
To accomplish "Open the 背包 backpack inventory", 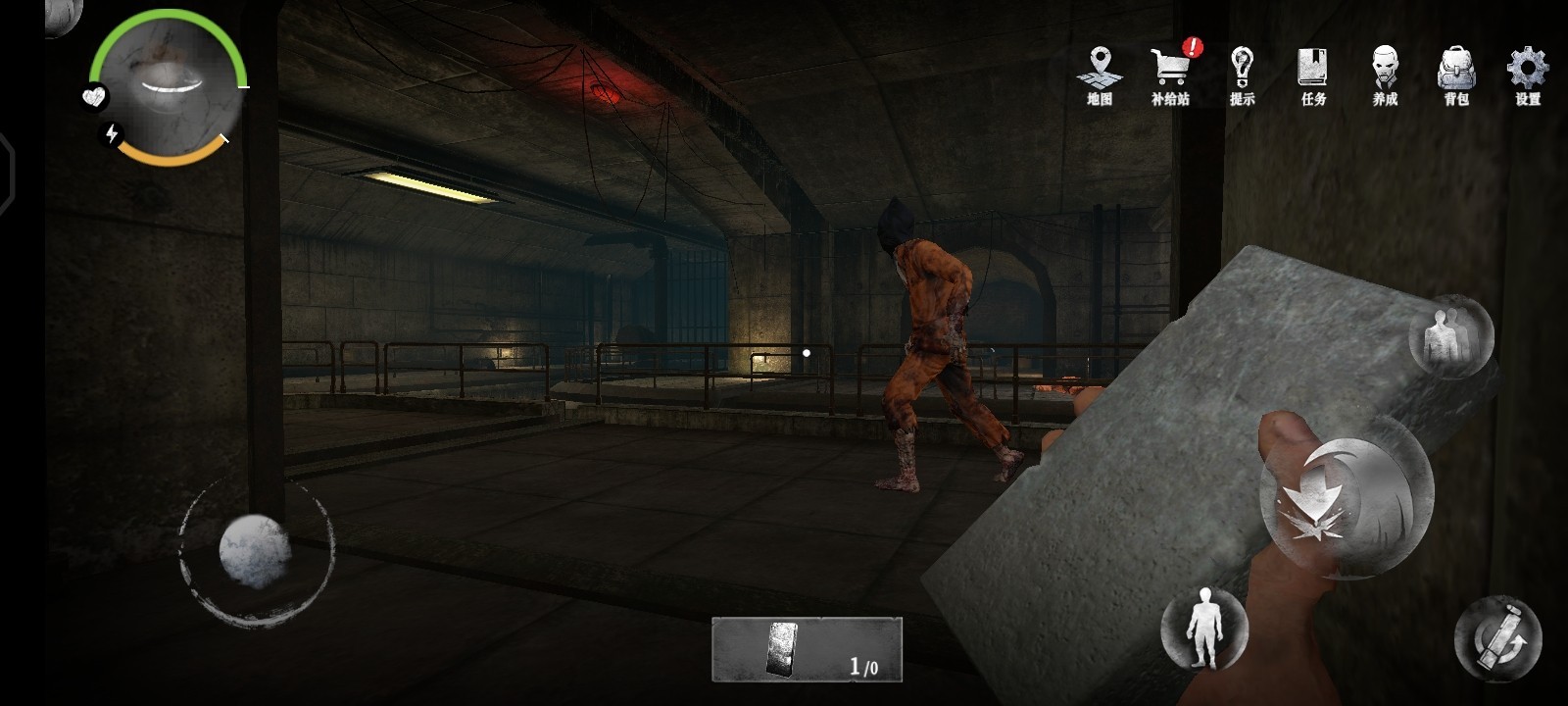I will [x=1456, y=75].
